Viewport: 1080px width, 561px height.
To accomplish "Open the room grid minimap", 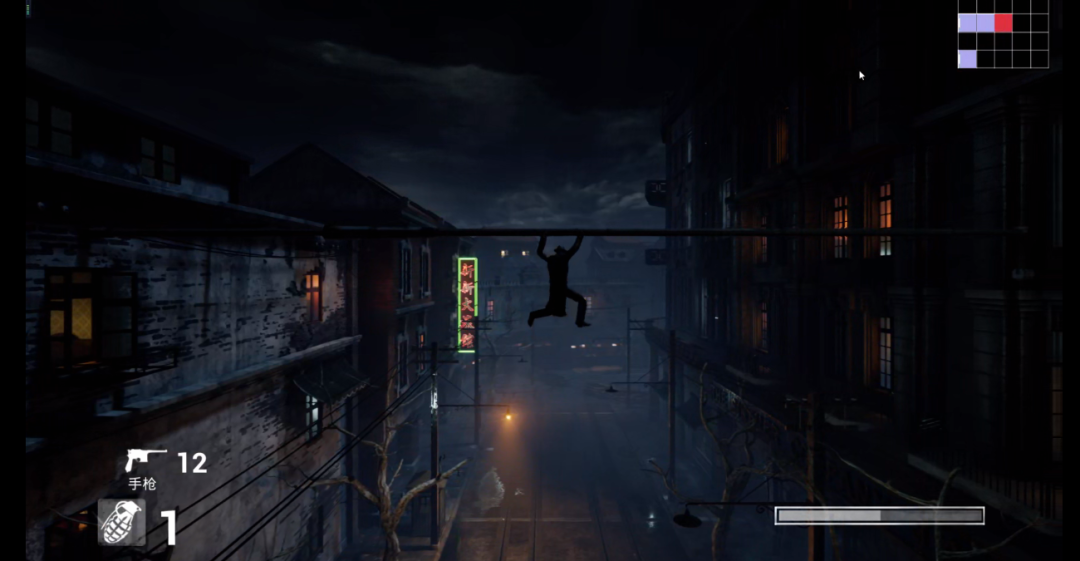I will click(1003, 41).
